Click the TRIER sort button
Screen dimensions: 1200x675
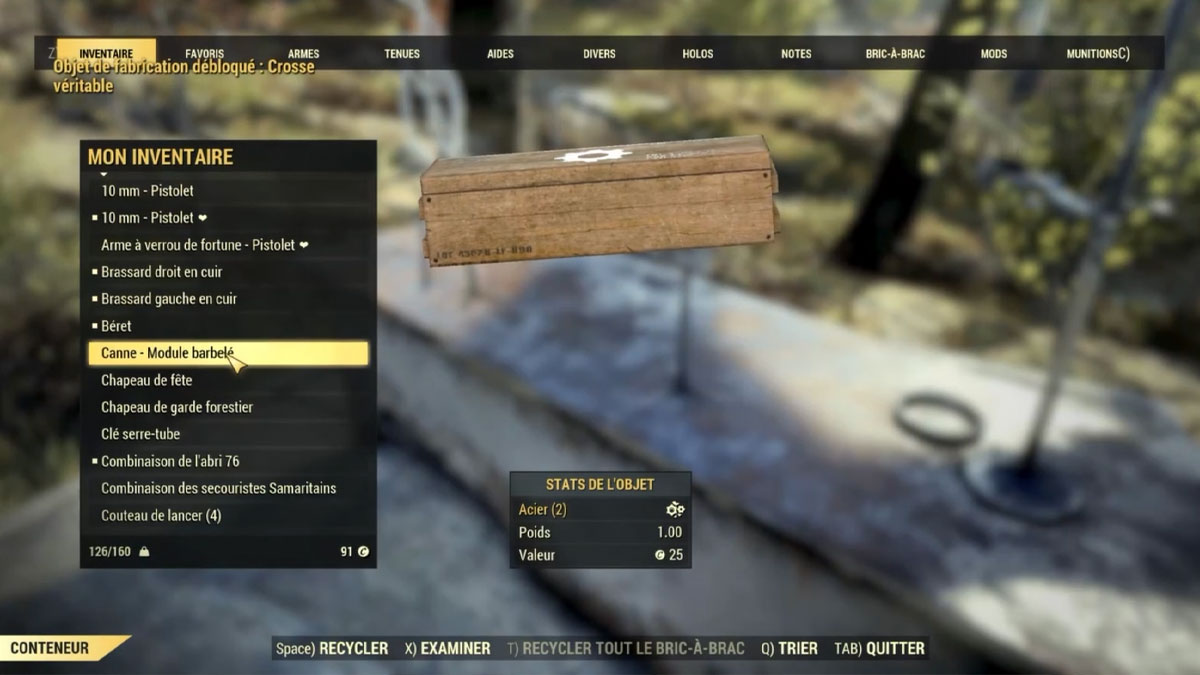coord(789,649)
